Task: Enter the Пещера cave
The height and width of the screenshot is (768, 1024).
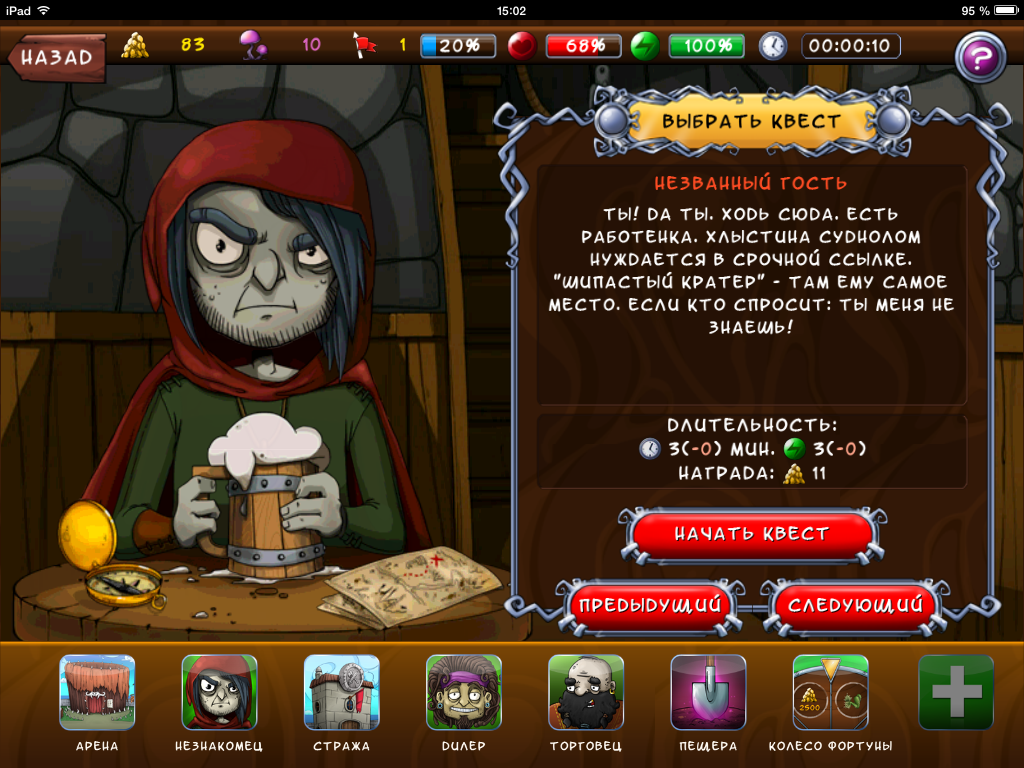Action: click(x=708, y=693)
